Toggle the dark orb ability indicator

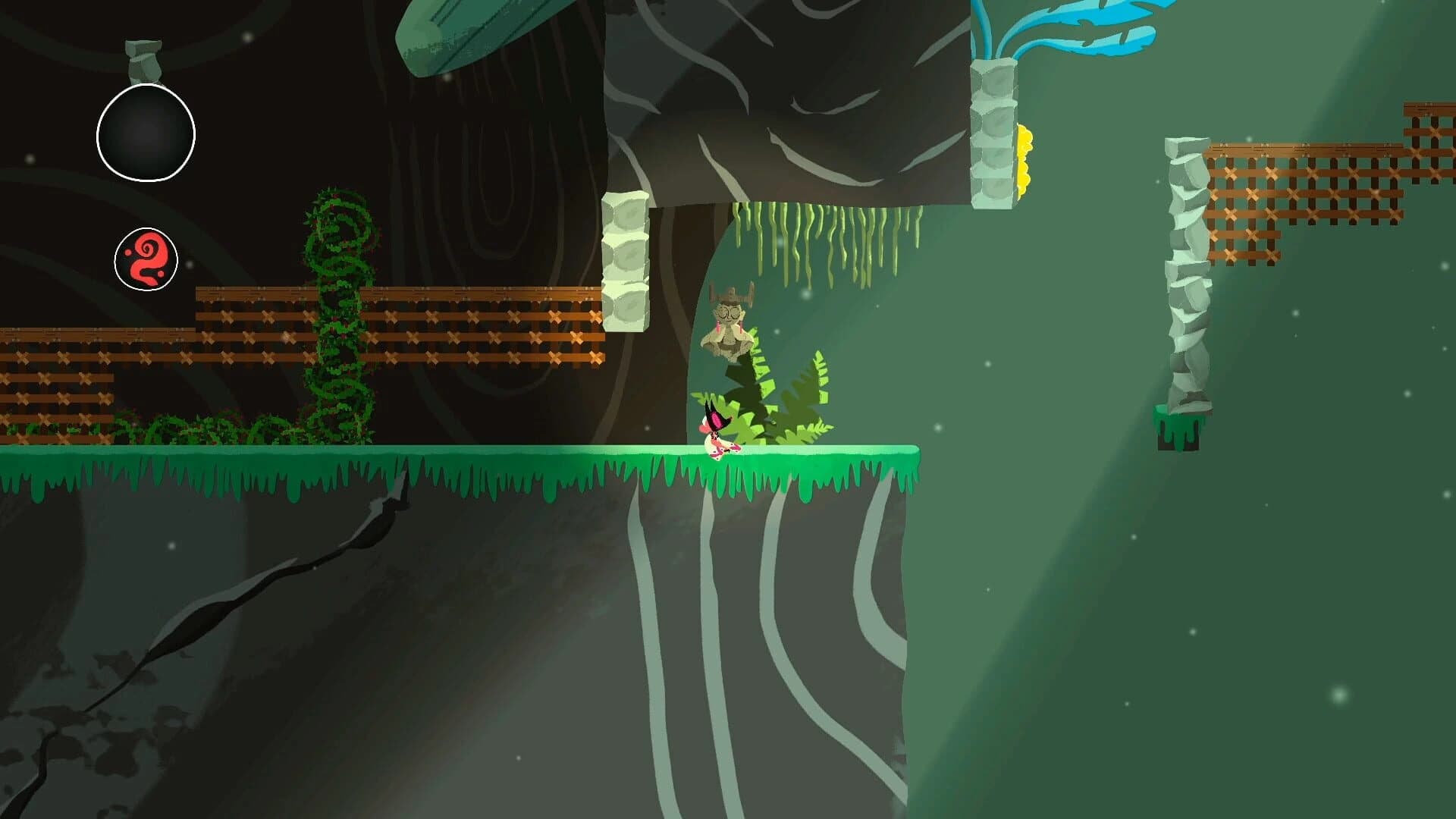pyautogui.click(x=146, y=133)
